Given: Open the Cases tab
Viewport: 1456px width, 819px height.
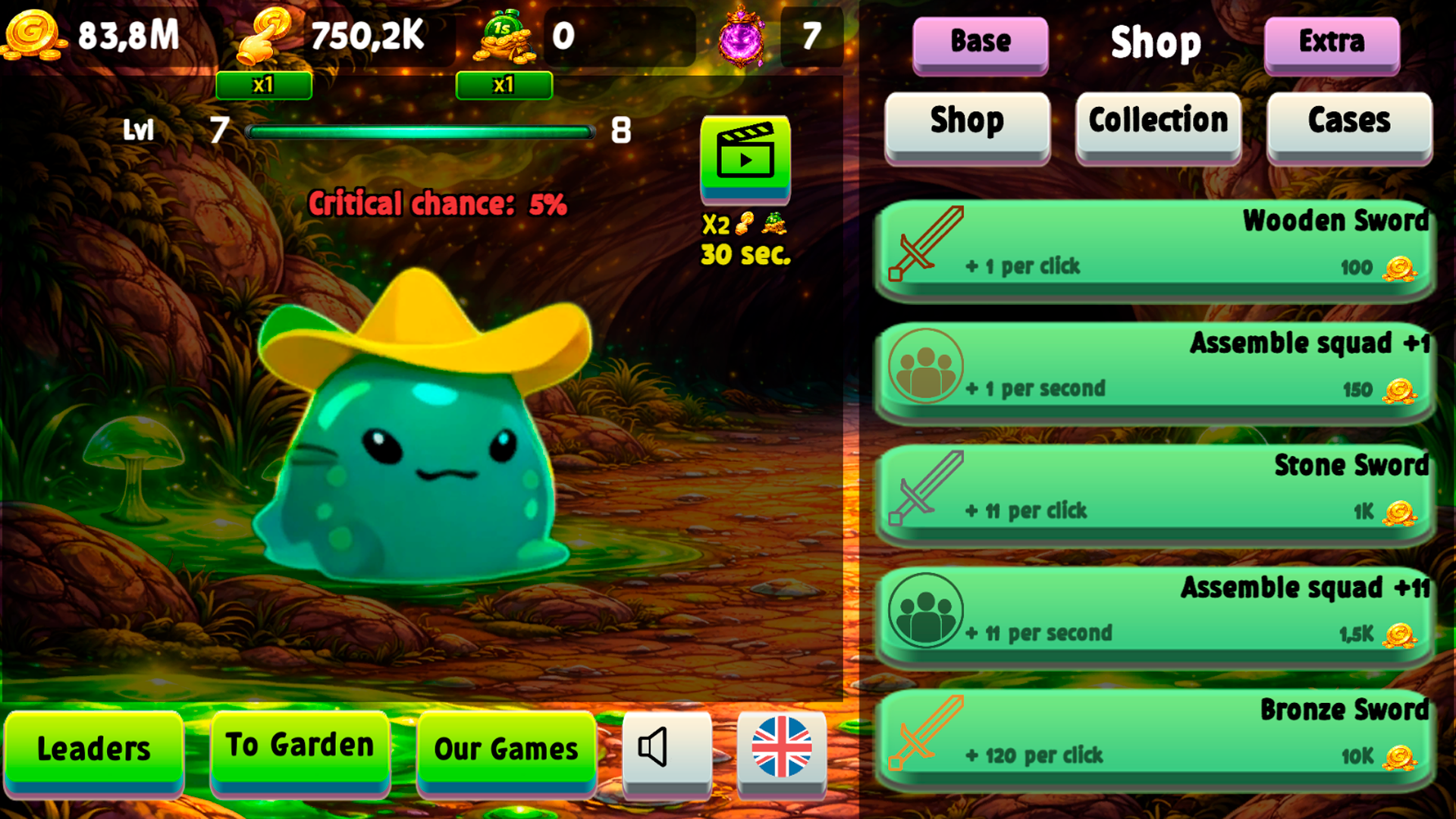Looking at the screenshot, I should pos(1349,121).
